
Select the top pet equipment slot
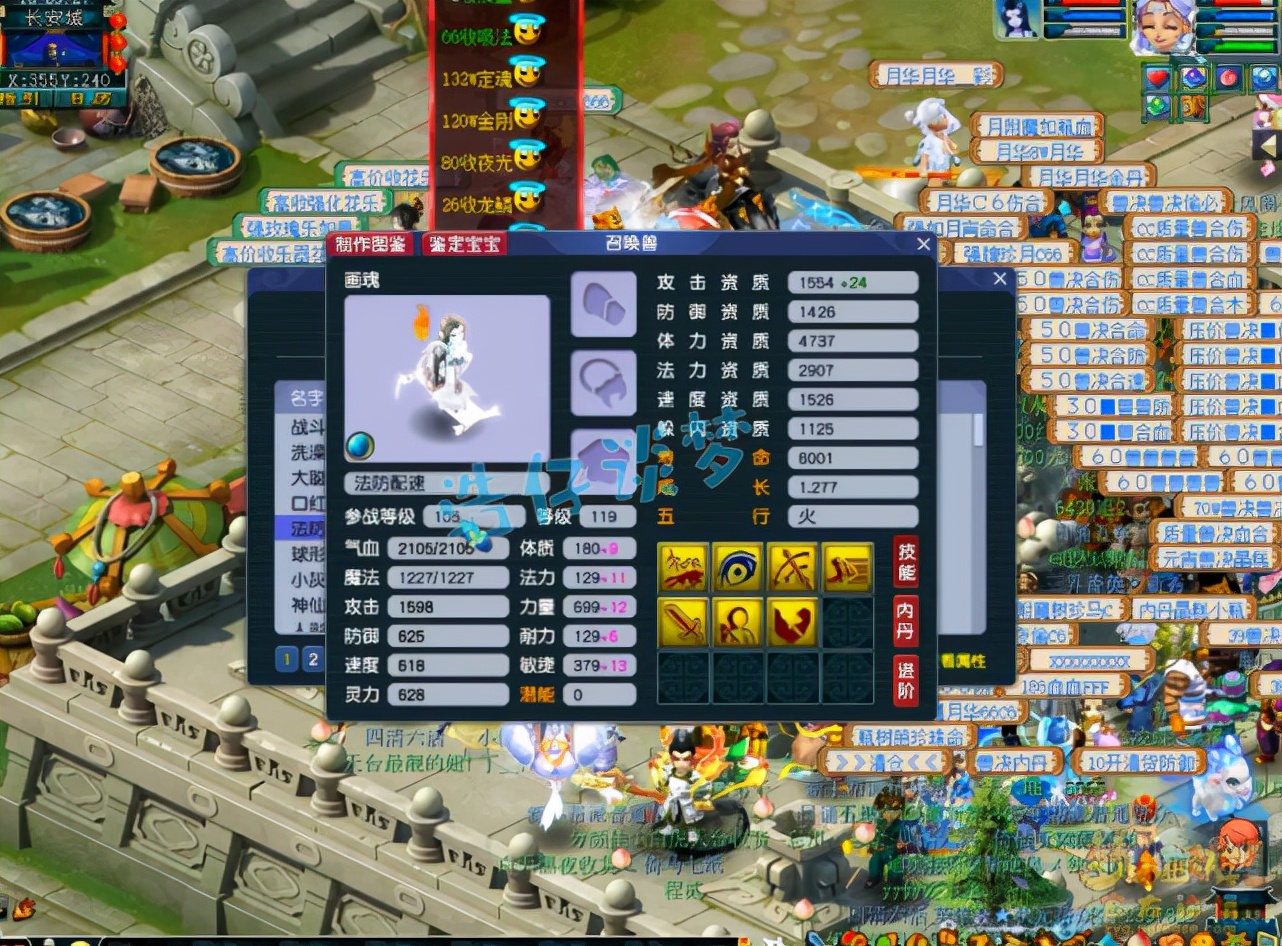[603, 304]
